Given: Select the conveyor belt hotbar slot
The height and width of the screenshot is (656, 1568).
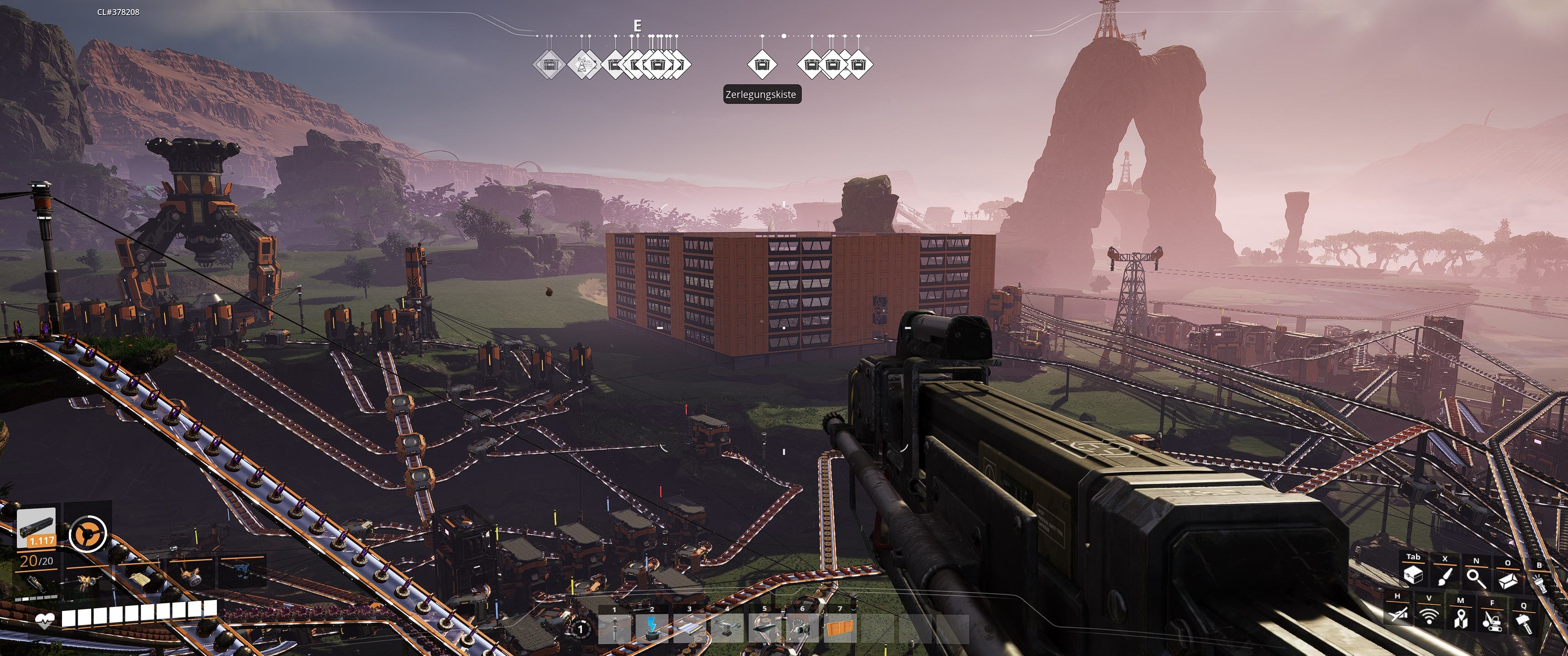Looking at the screenshot, I should [690, 628].
